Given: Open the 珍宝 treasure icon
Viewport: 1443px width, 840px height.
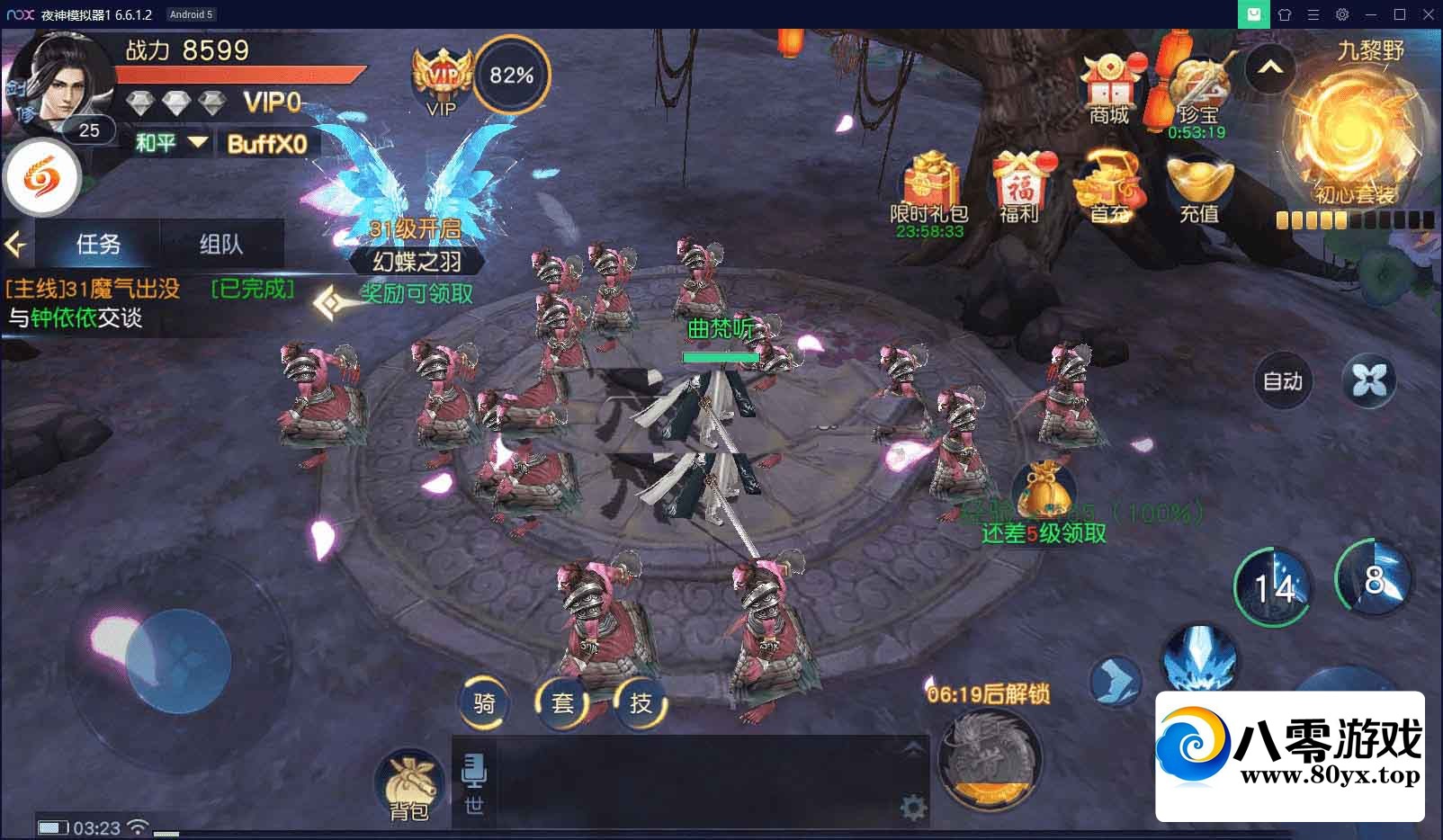Looking at the screenshot, I should coord(1197,93).
